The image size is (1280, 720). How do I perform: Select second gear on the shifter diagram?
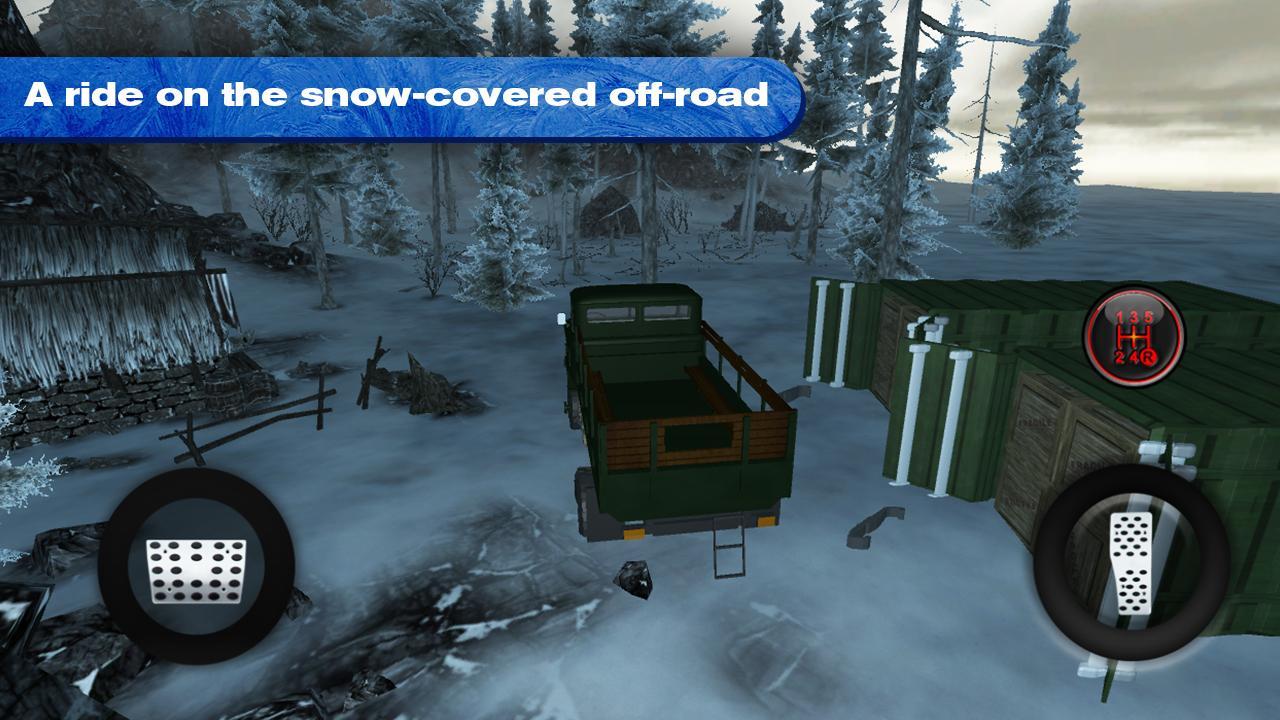(x=1119, y=357)
